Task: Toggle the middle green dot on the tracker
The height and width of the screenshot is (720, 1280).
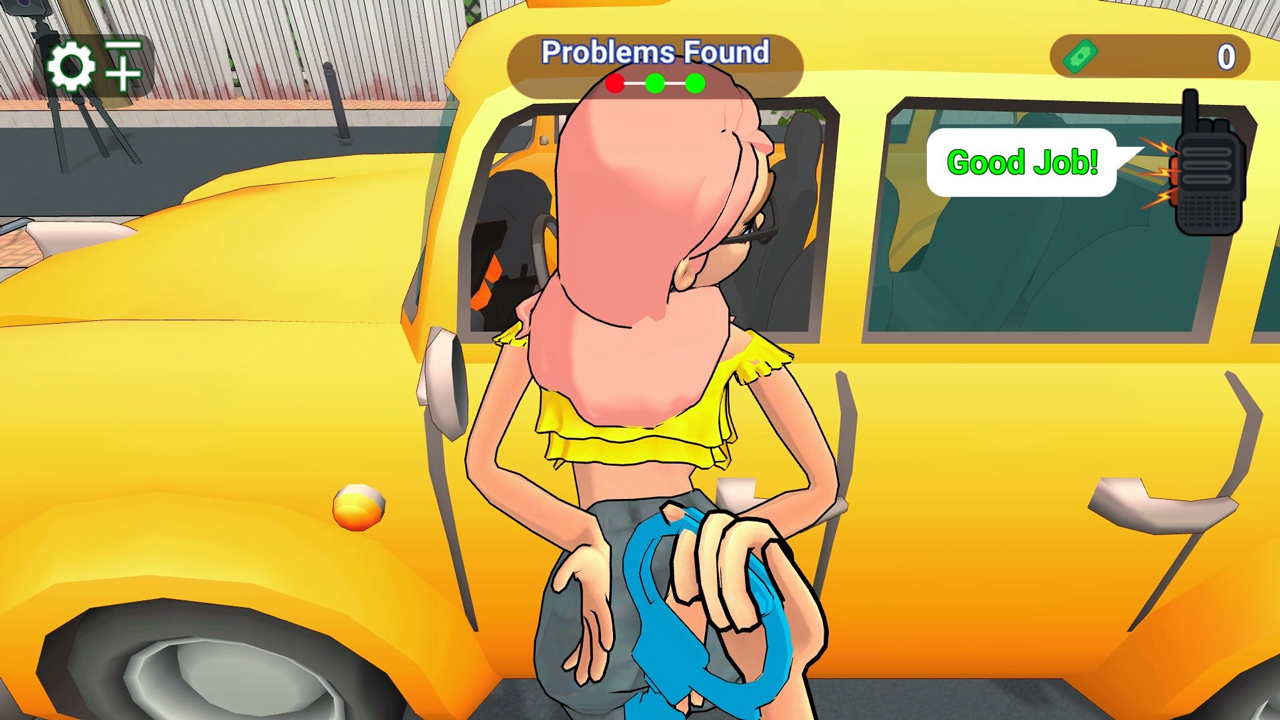Action: (x=655, y=84)
